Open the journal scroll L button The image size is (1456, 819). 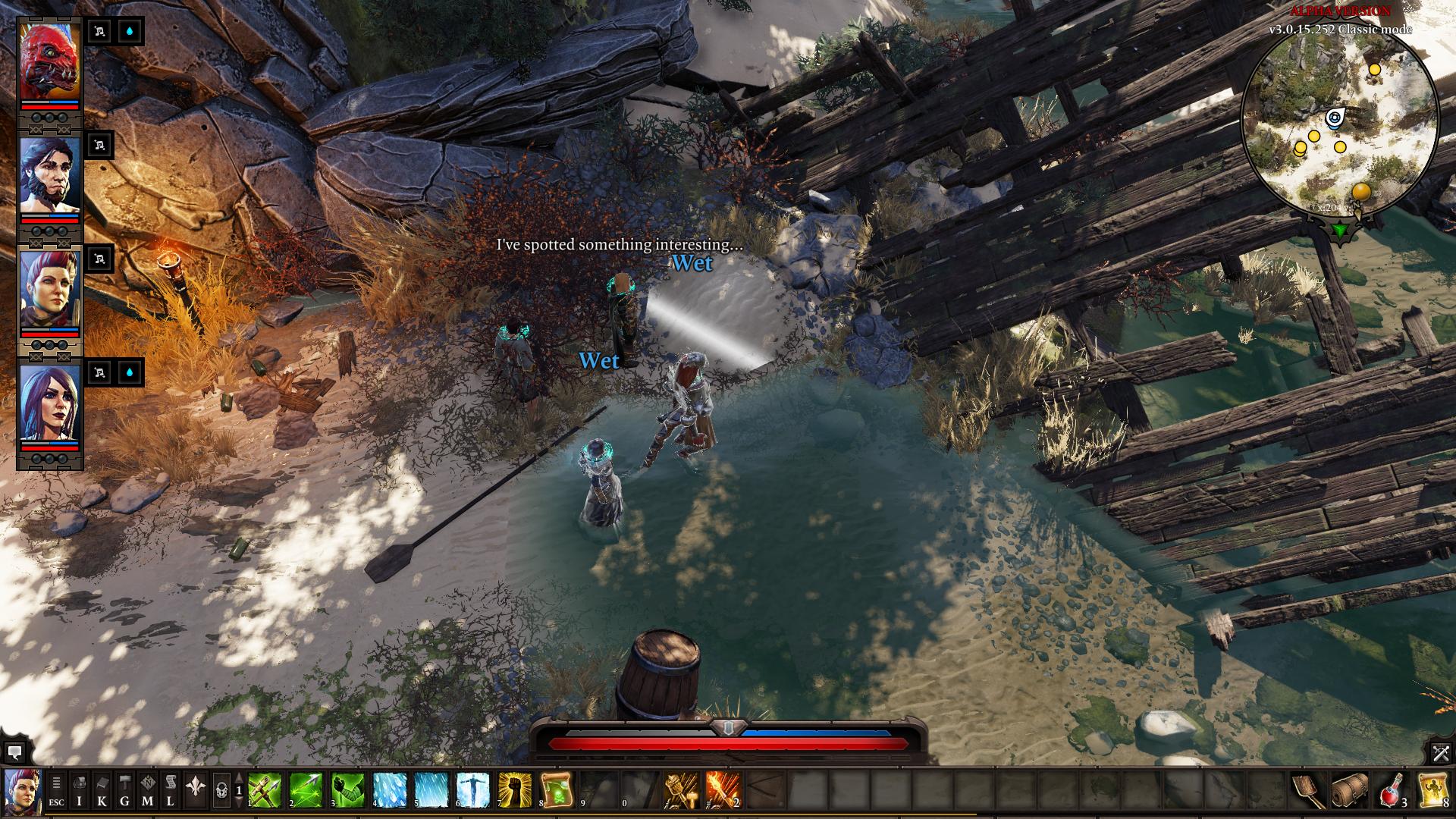(171, 791)
